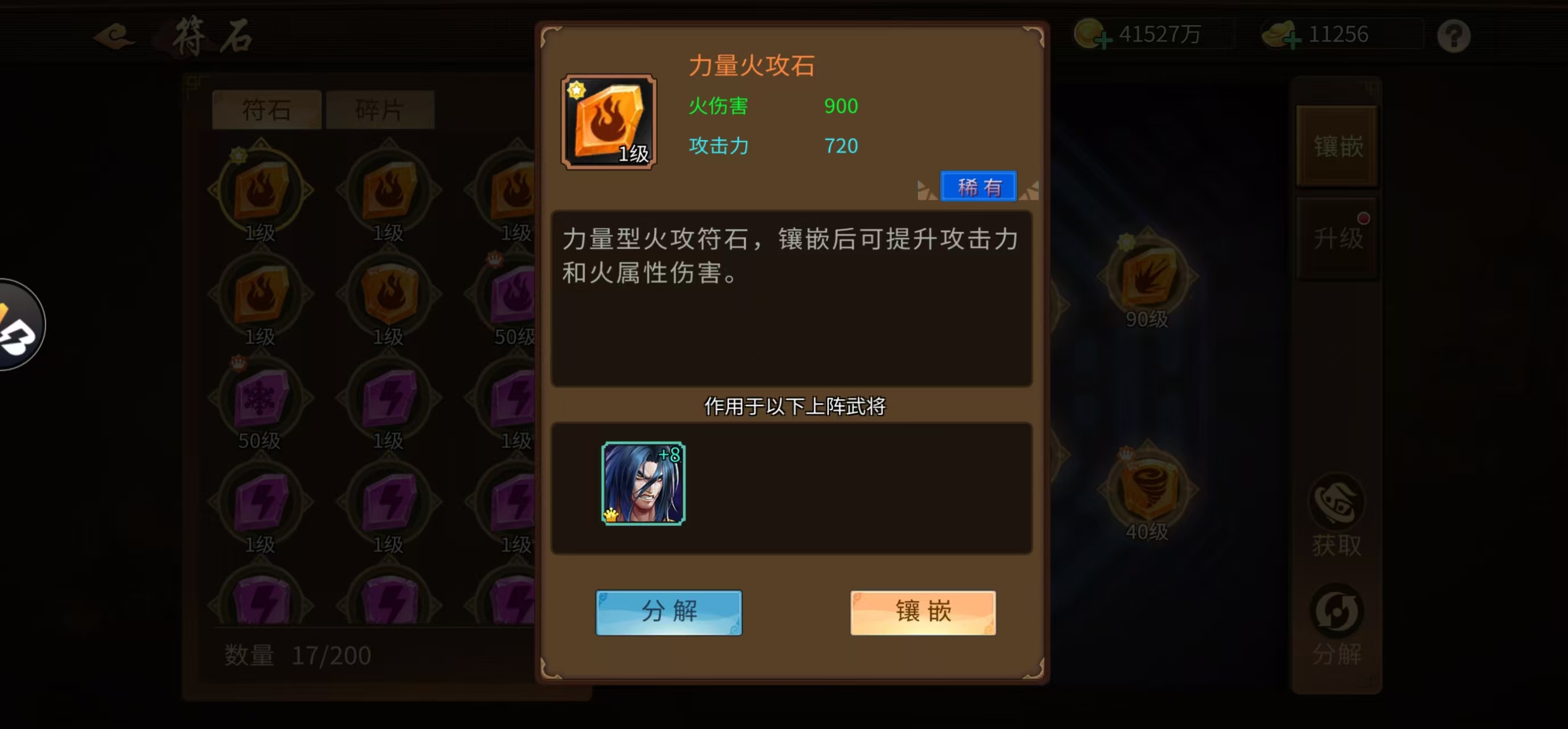Screen dimensions: 1568x729
Task: Click the help question mark icon
Action: (1454, 36)
